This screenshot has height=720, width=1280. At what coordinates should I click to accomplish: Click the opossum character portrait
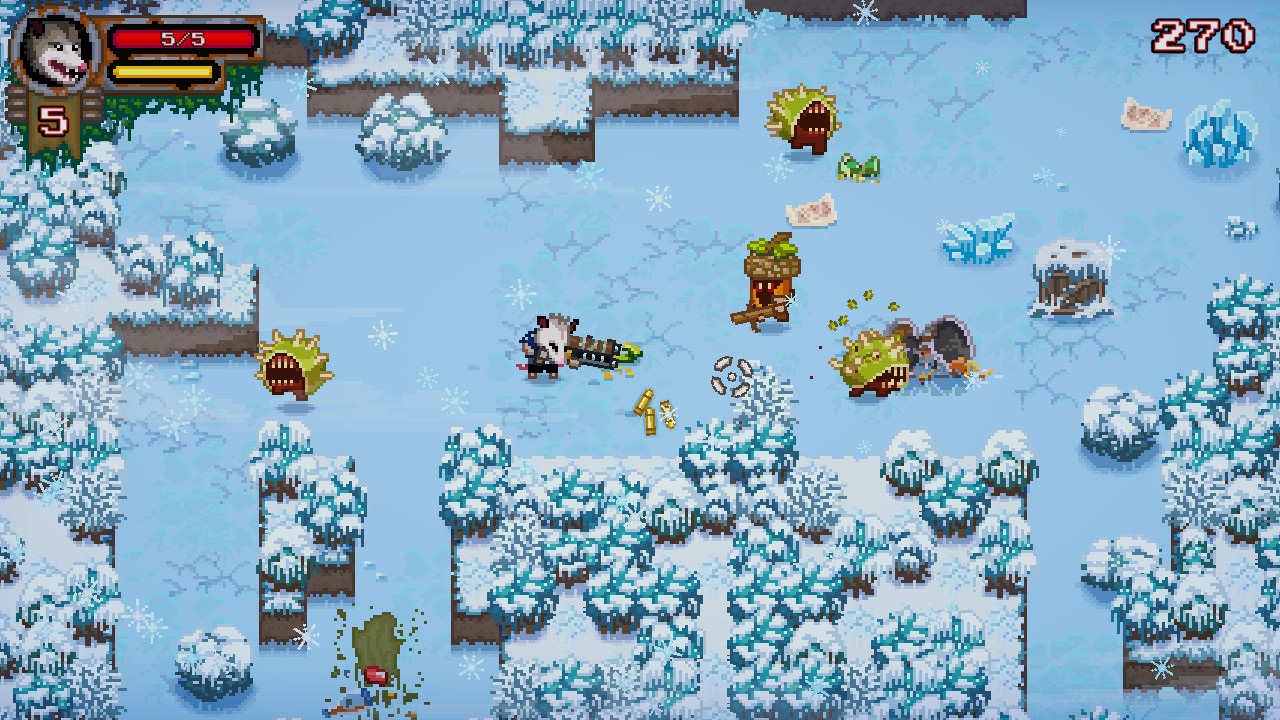(52, 48)
